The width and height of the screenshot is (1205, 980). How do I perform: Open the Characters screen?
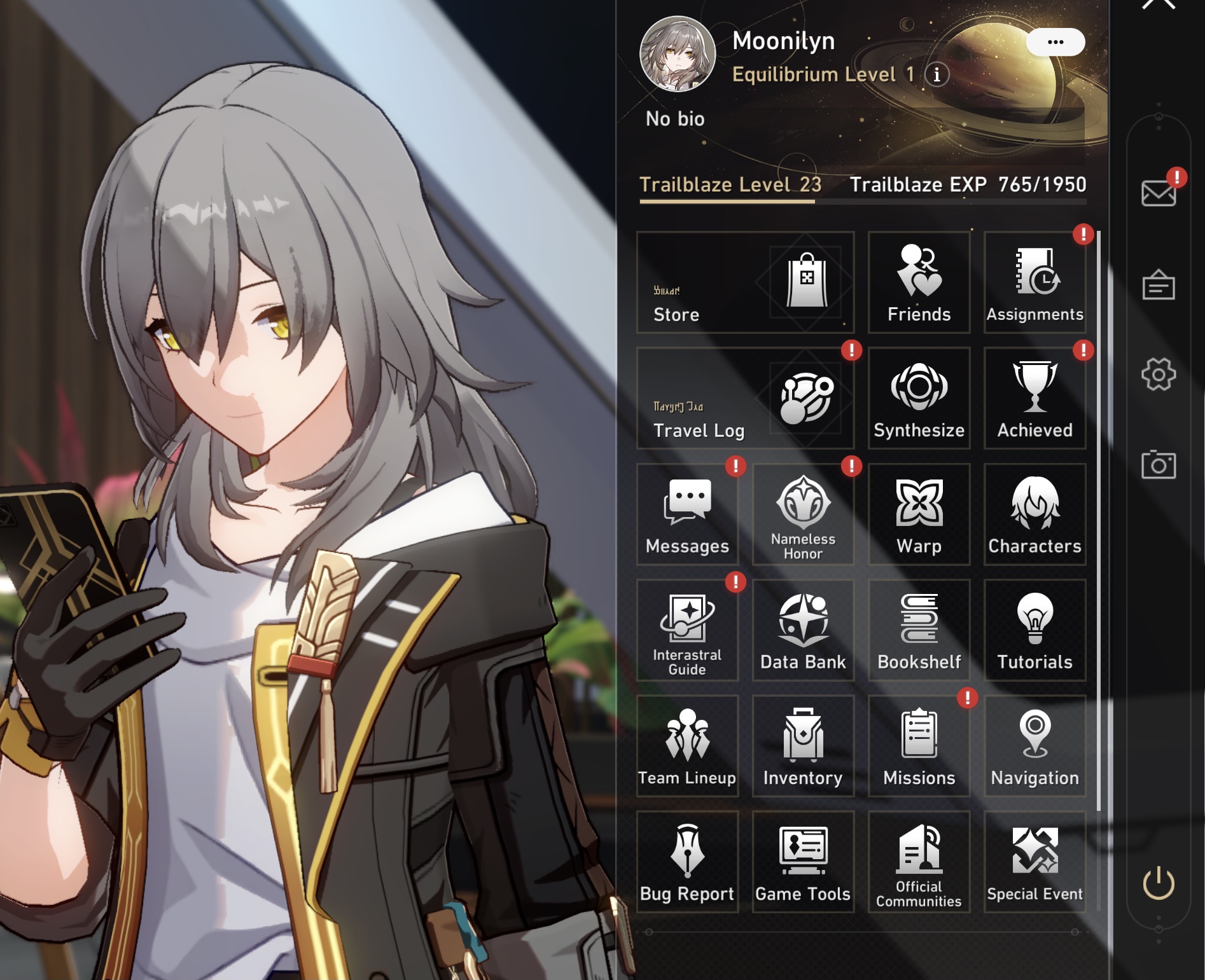pos(1034,515)
